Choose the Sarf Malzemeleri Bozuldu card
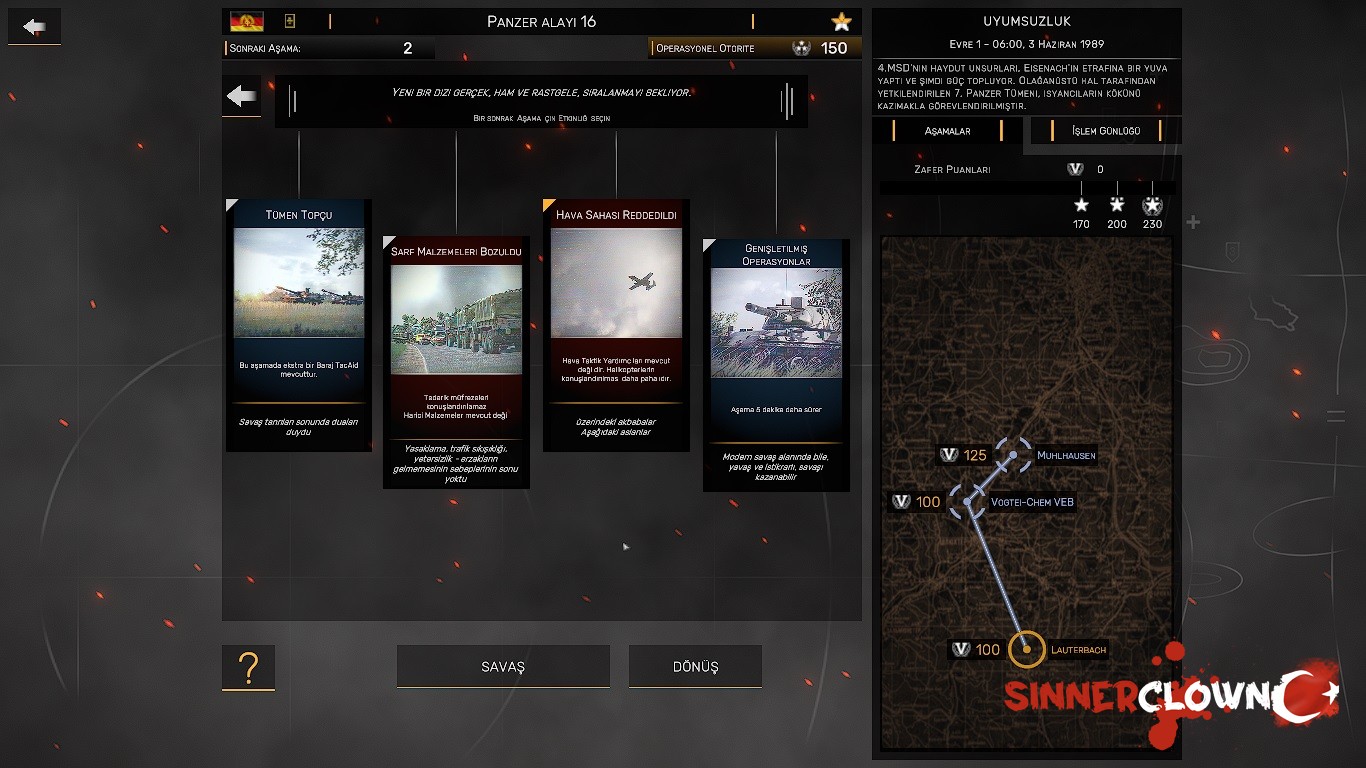 point(456,362)
